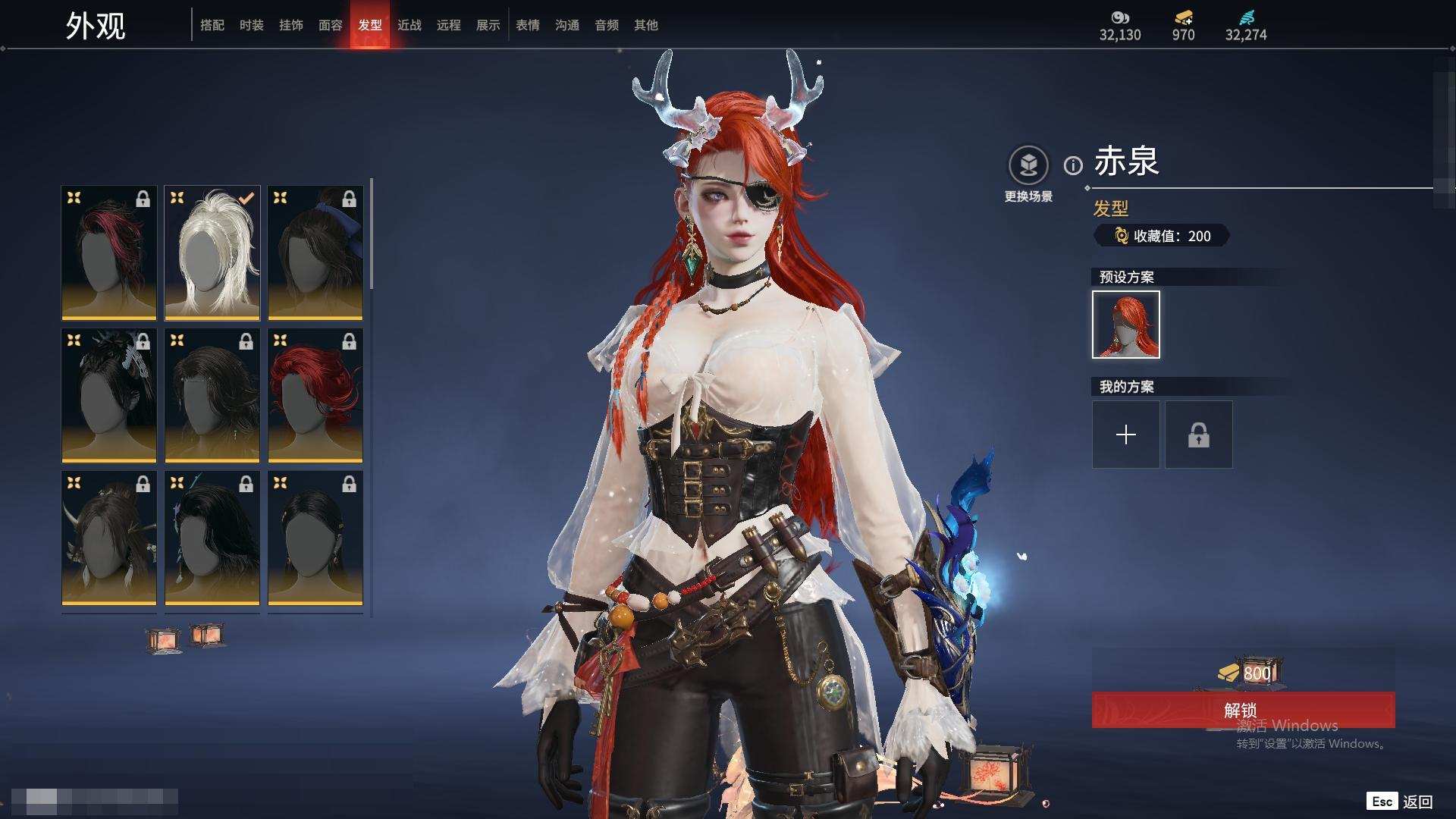Image resolution: width=1456 pixels, height=819 pixels.
Task: Switch to the 搭配 tab
Action: coord(212,25)
